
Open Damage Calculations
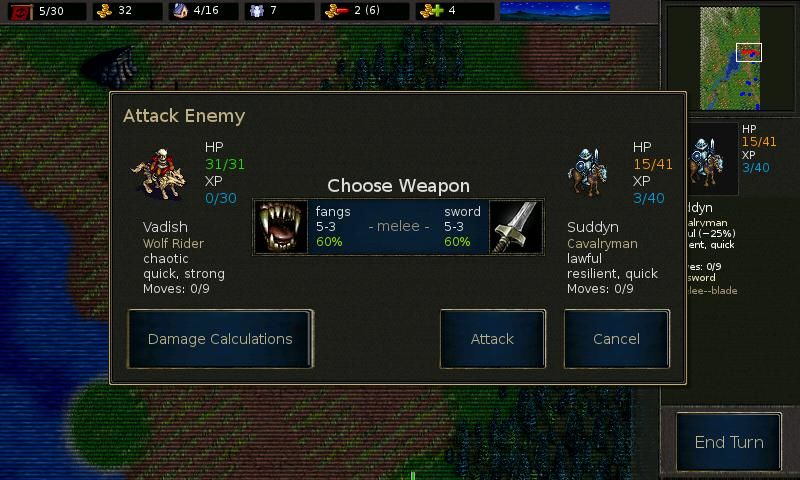pyautogui.click(x=220, y=339)
